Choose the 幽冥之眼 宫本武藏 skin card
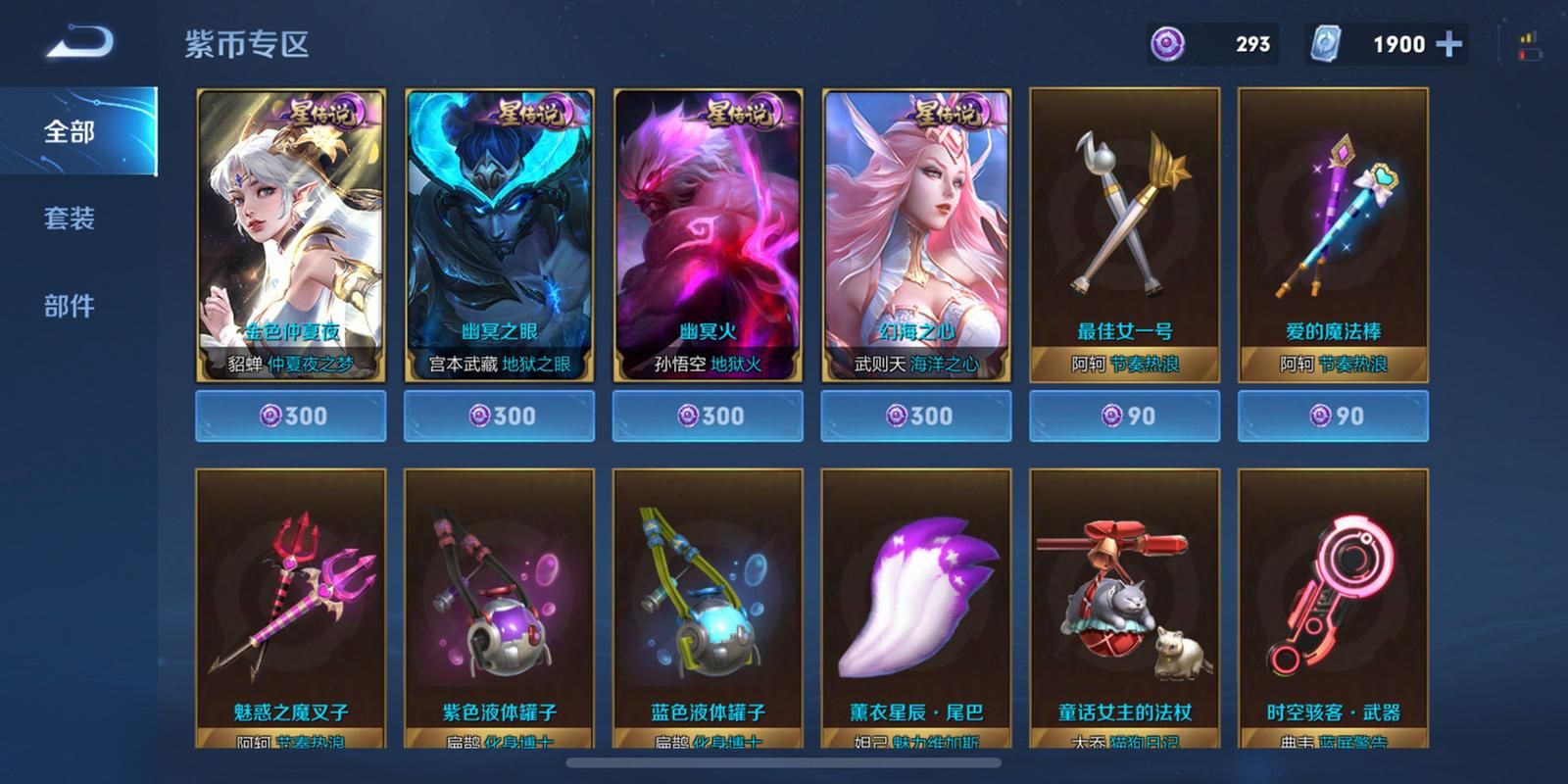Image resolution: width=1568 pixels, height=784 pixels. point(500,235)
